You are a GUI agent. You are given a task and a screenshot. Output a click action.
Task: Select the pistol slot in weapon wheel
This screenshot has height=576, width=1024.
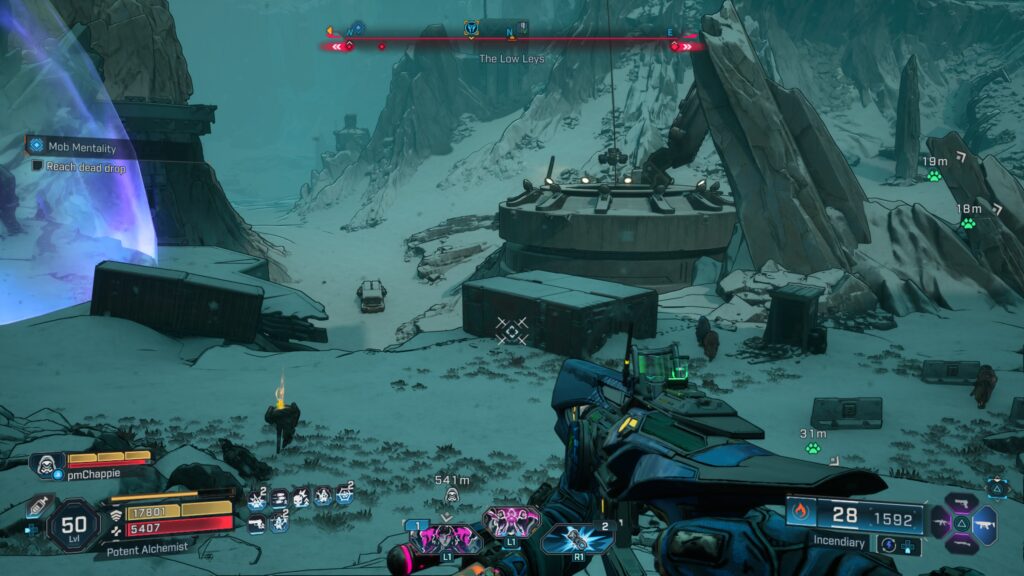pyautogui.click(x=962, y=501)
